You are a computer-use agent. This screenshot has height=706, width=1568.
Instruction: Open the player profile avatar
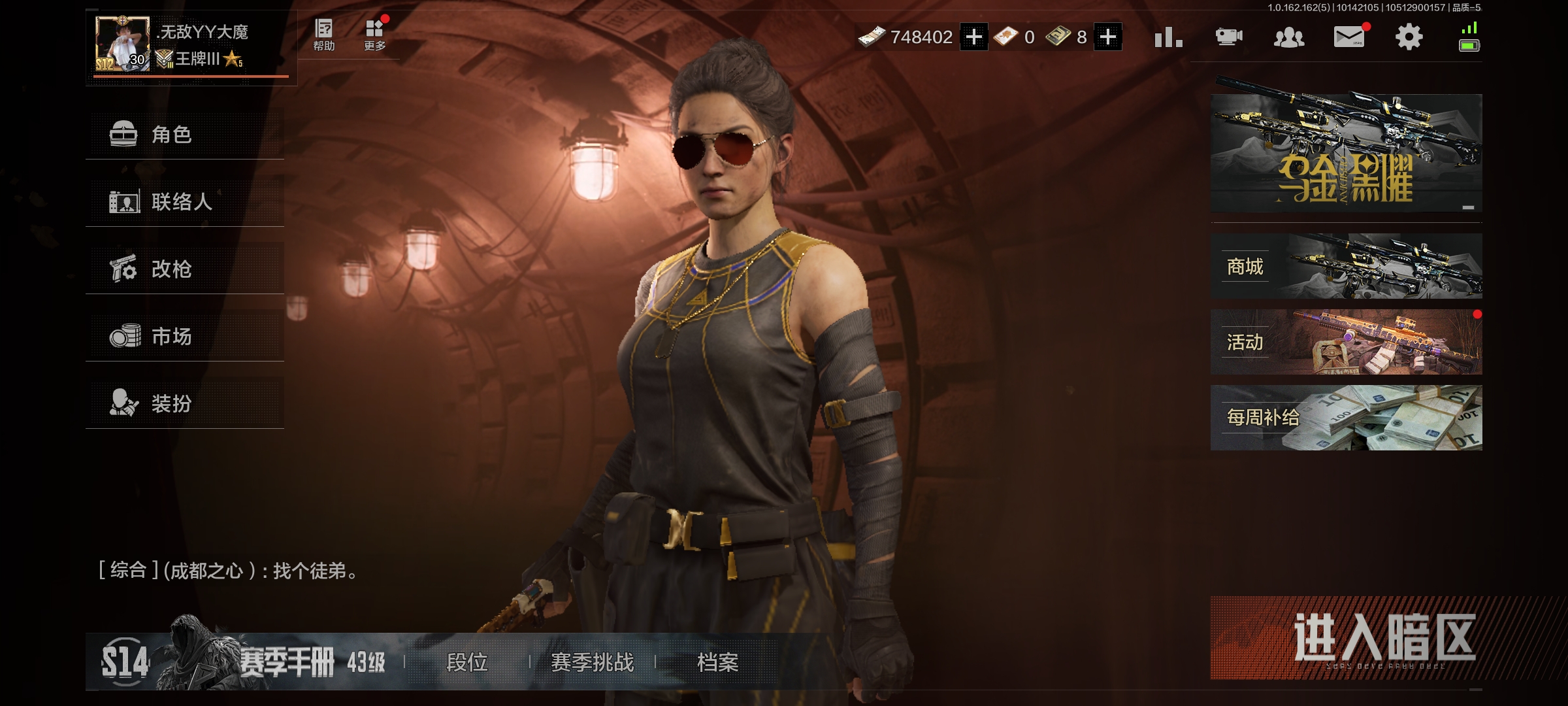[122, 44]
